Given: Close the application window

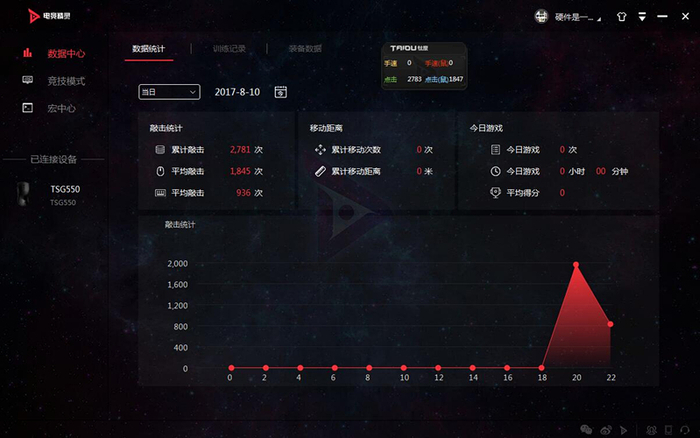Looking at the screenshot, I should tap(683, 17).
